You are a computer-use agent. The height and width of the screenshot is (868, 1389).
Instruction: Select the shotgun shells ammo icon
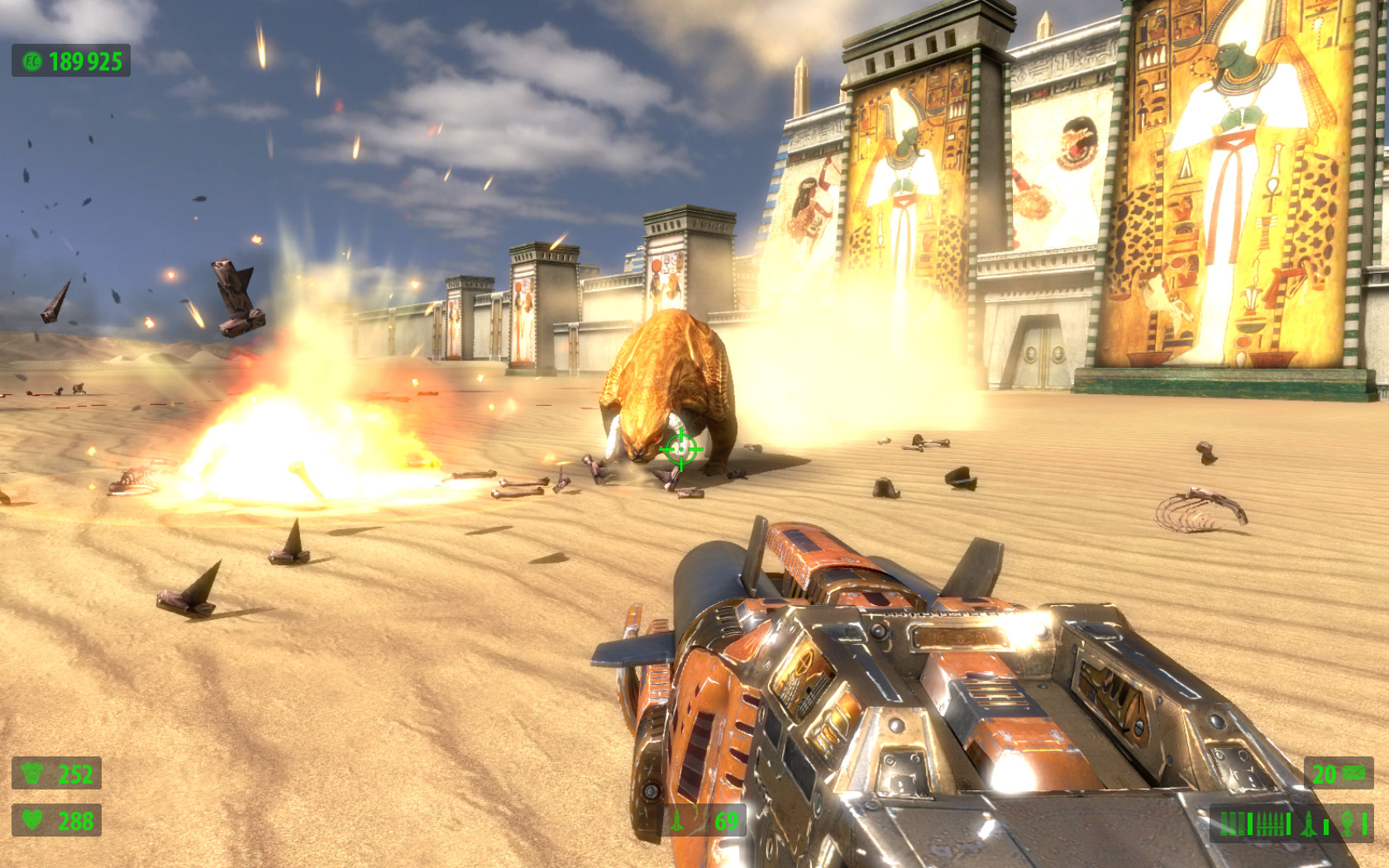tap(1233, 823)
